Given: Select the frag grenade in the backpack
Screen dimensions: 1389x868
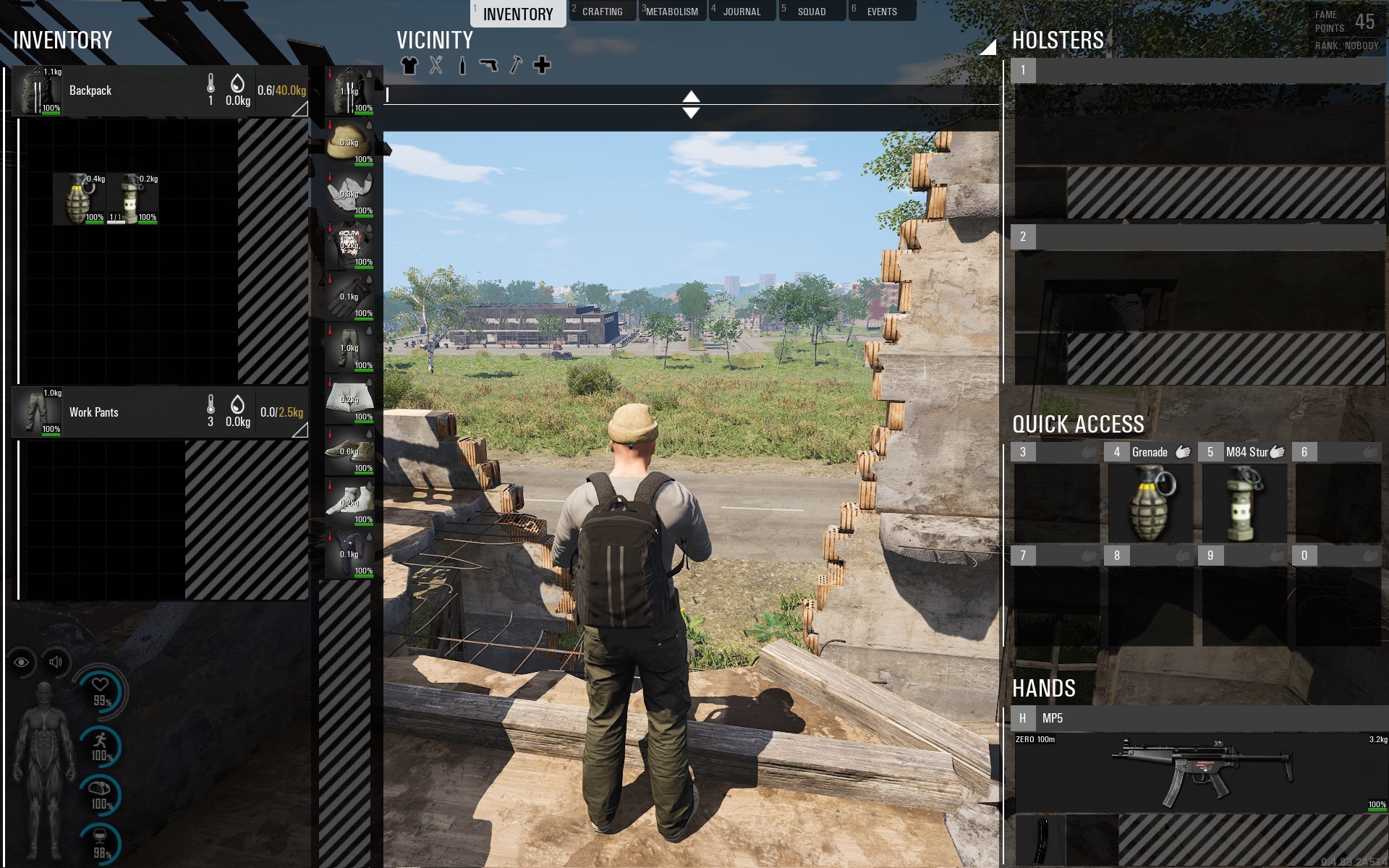Looking at the screenshot, I should [80, 199].
